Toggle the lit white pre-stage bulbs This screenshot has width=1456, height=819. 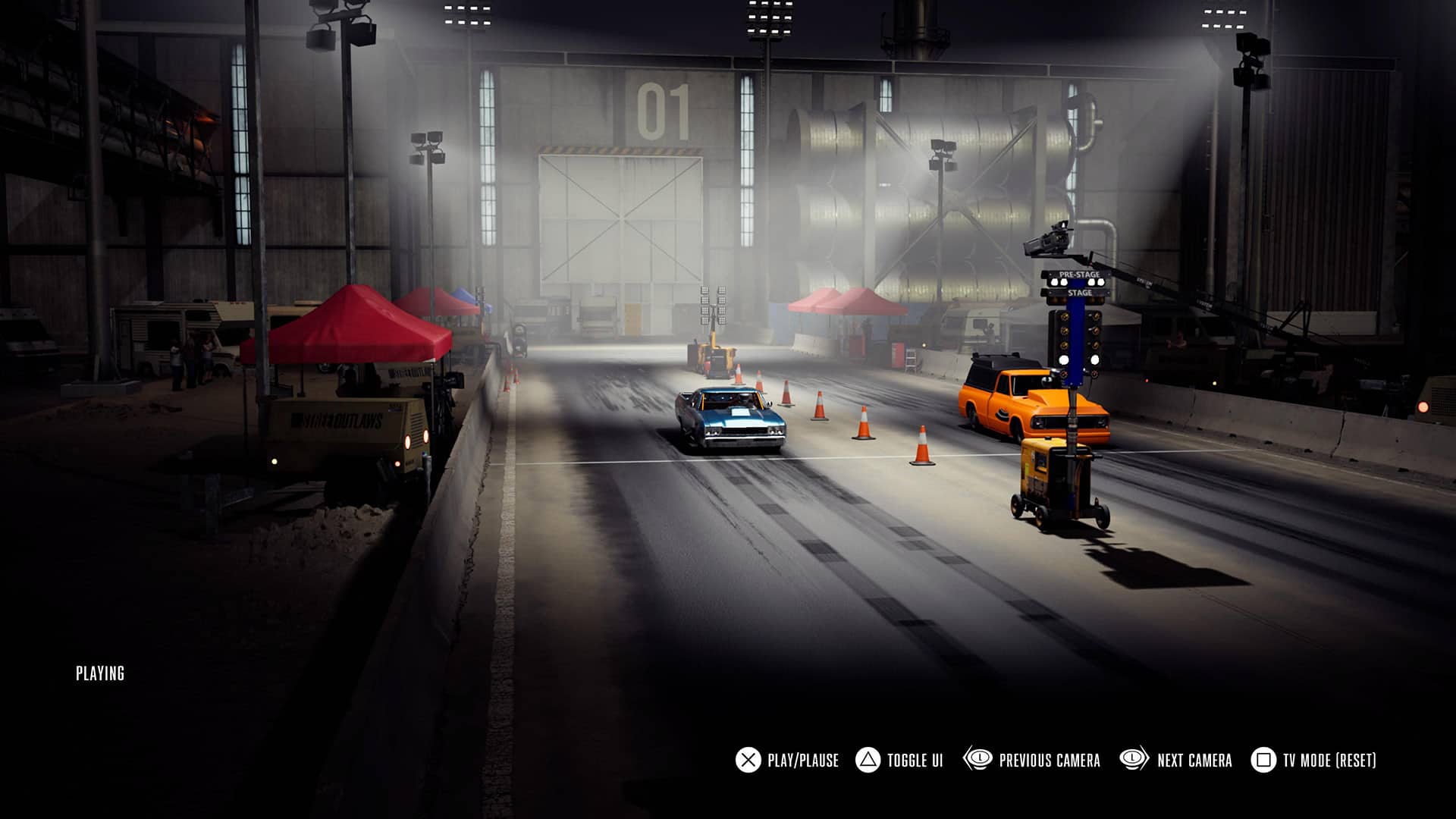(x=1056, y=282)
